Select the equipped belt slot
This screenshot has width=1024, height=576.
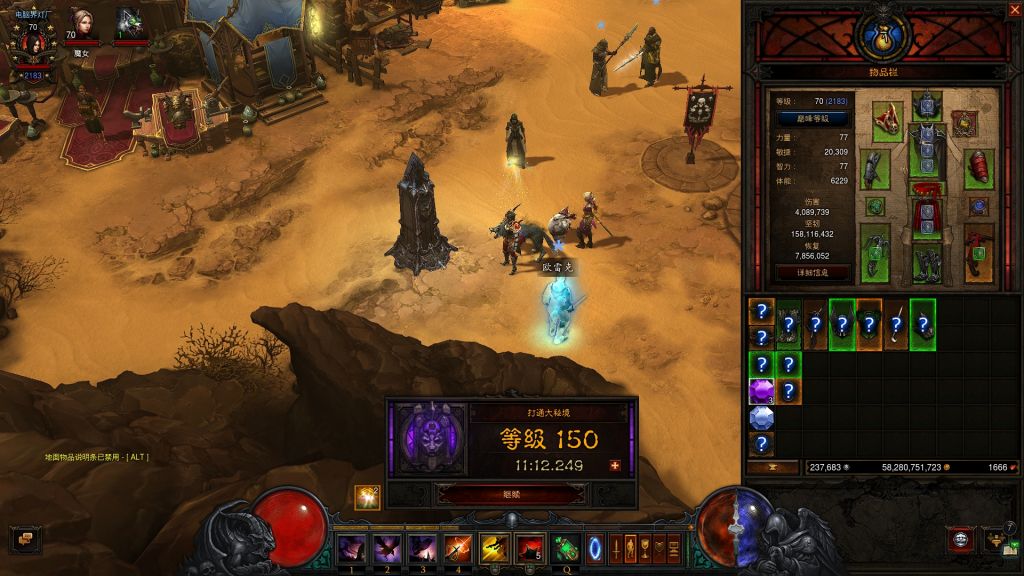pyautogui.click(x=926, y=189)
